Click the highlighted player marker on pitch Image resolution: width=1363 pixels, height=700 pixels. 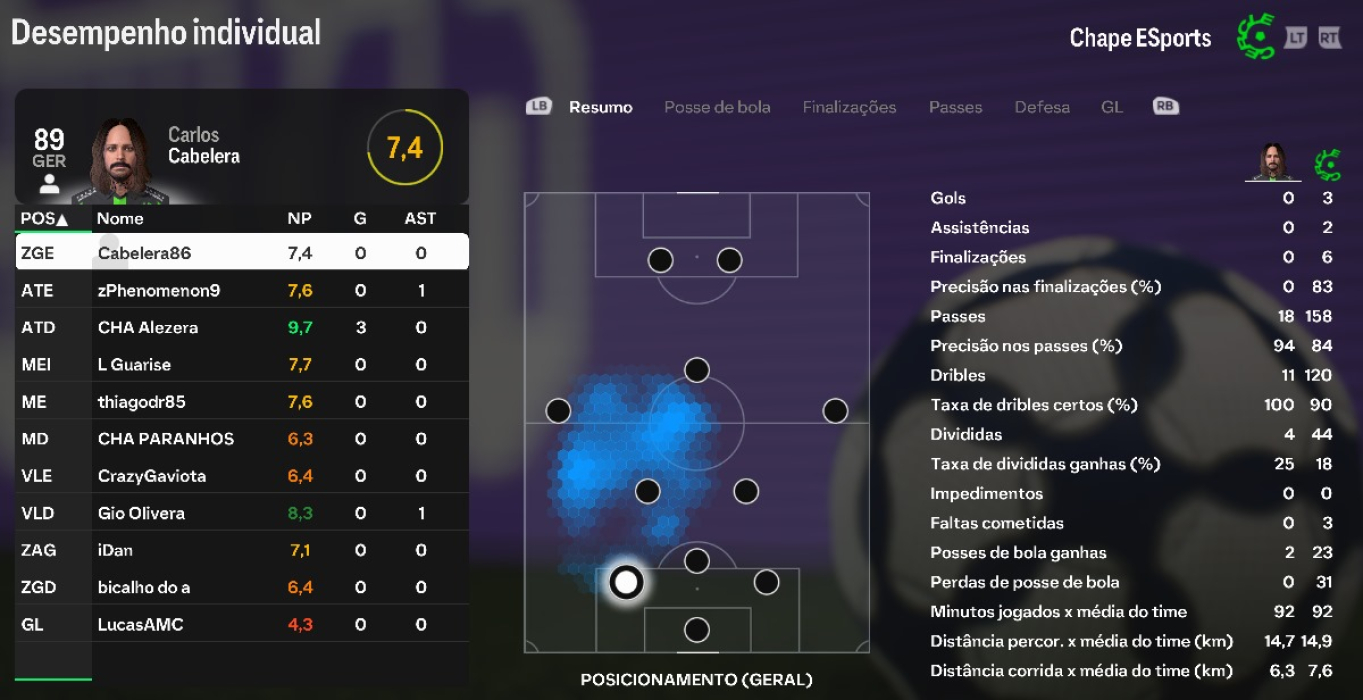point(626,581)
